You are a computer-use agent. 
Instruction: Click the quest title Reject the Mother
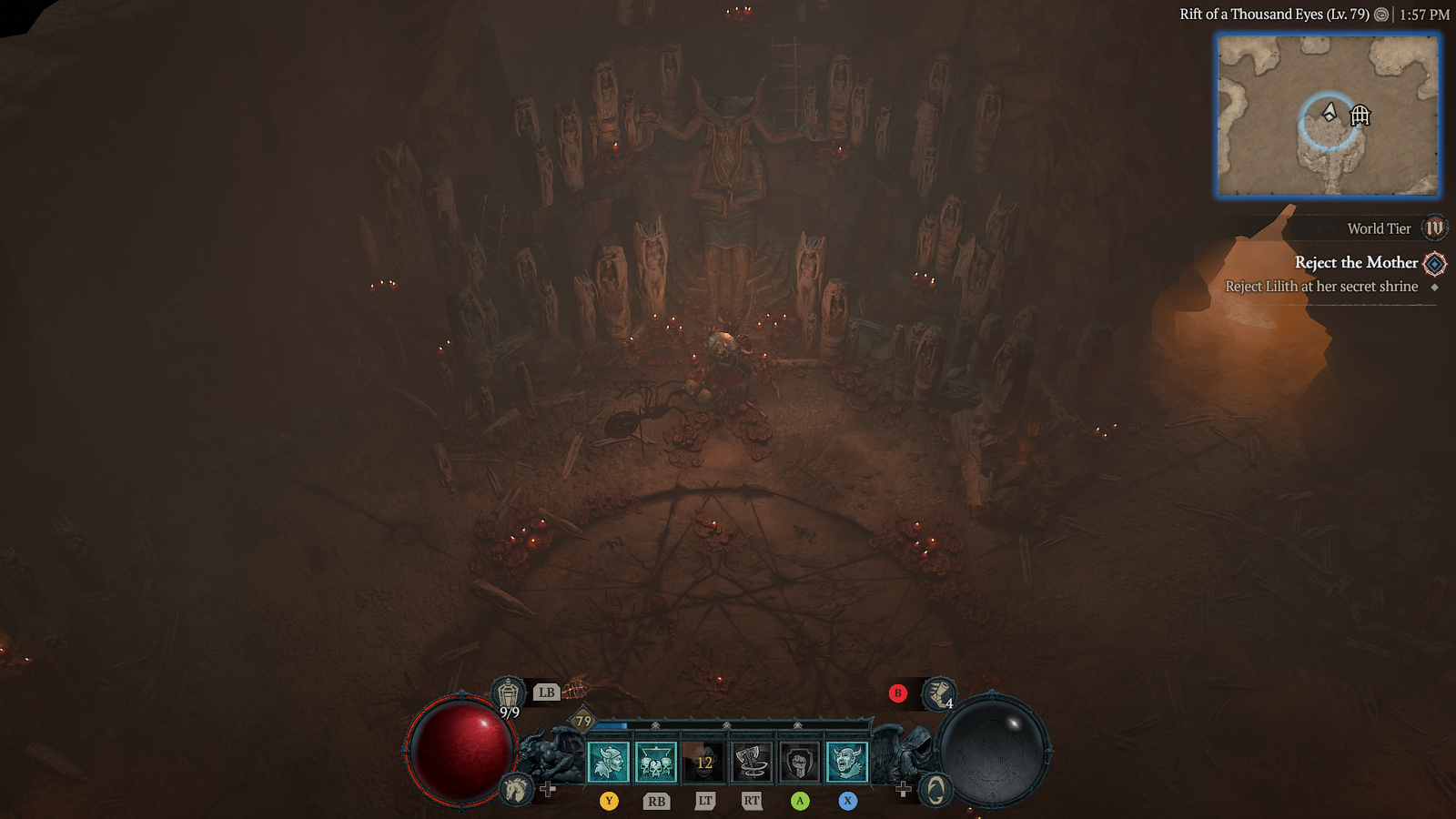pos(1356,263)
